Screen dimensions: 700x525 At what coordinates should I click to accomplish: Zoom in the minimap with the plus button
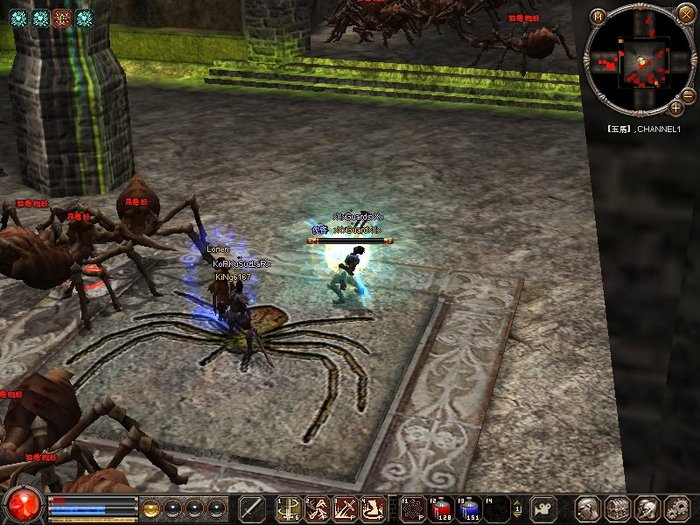coord(677,107)
